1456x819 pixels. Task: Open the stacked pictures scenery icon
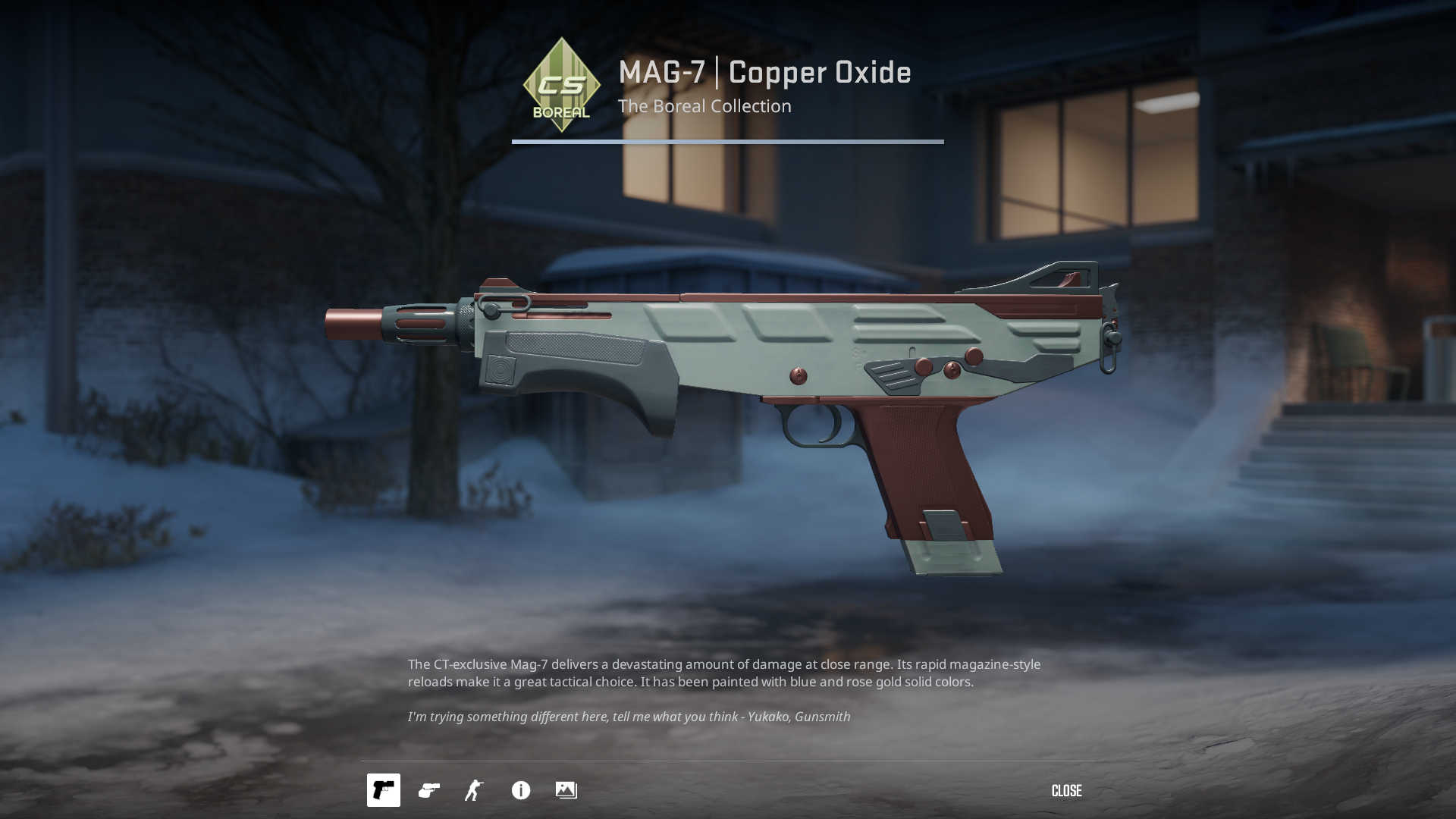(x=566, y=790)
